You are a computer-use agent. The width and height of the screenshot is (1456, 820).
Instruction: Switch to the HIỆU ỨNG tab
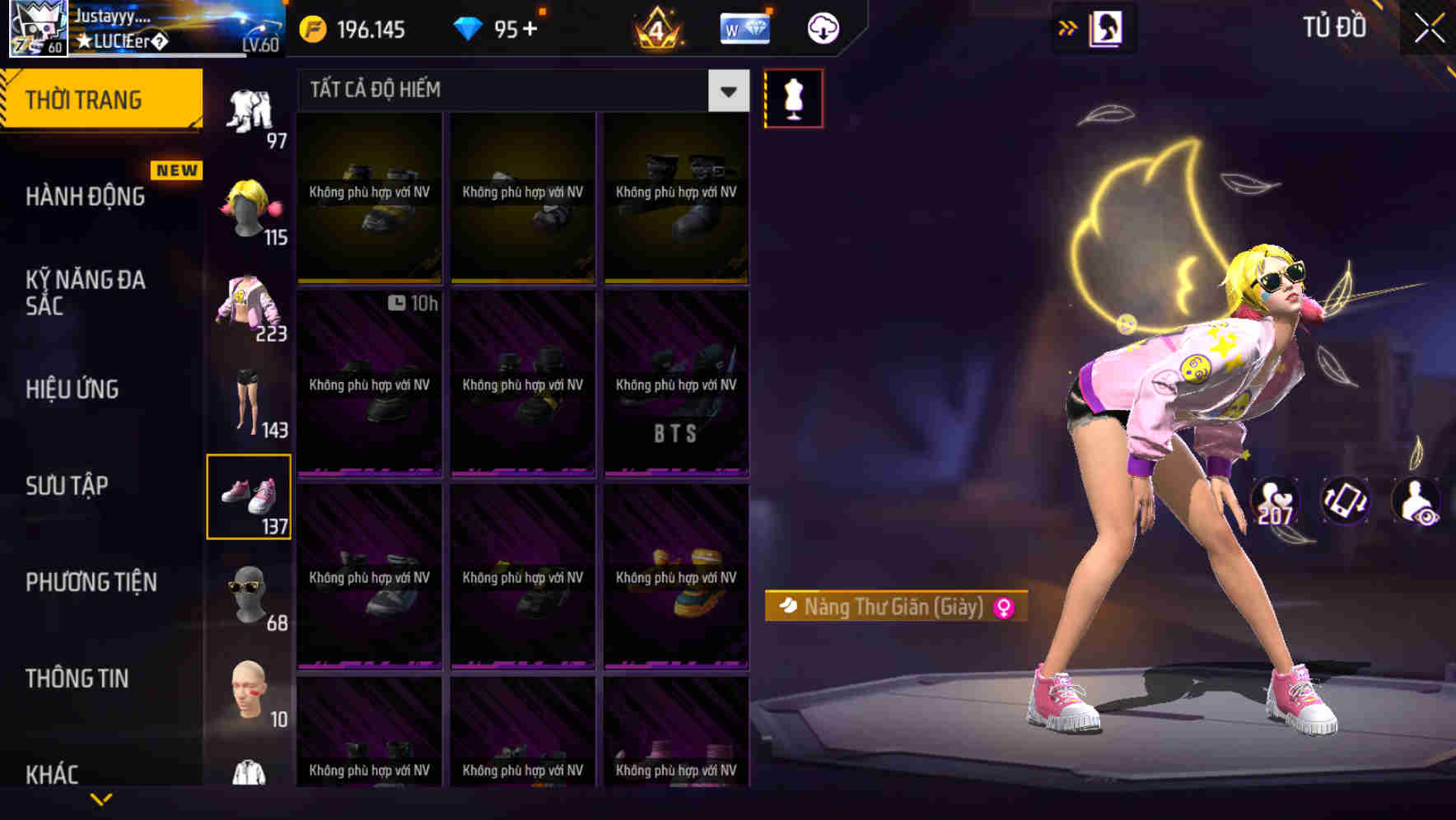pyautogui.click(x=72, y=389)
